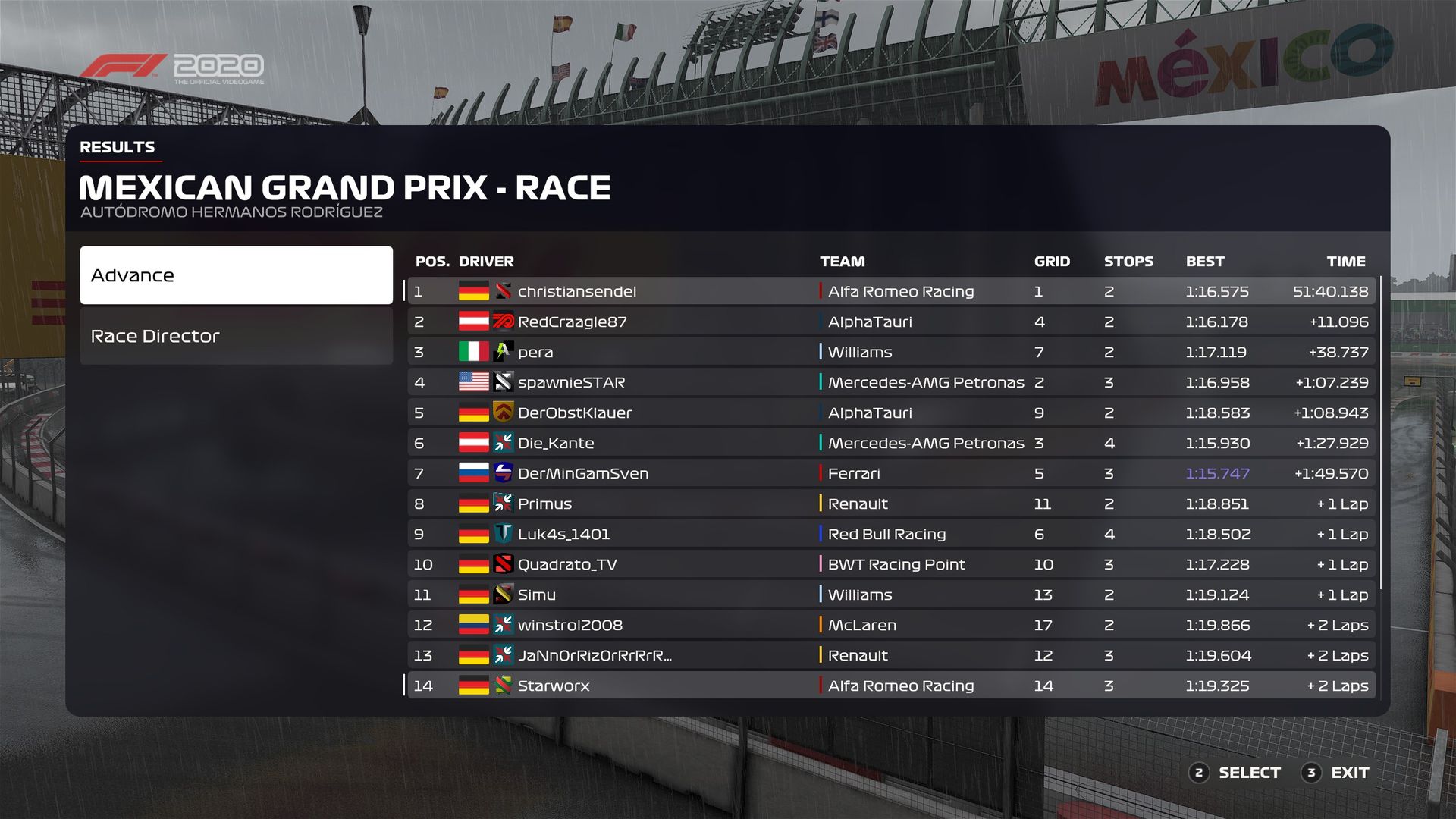Select winstrol2008's McLaren row

coord(891,625)
